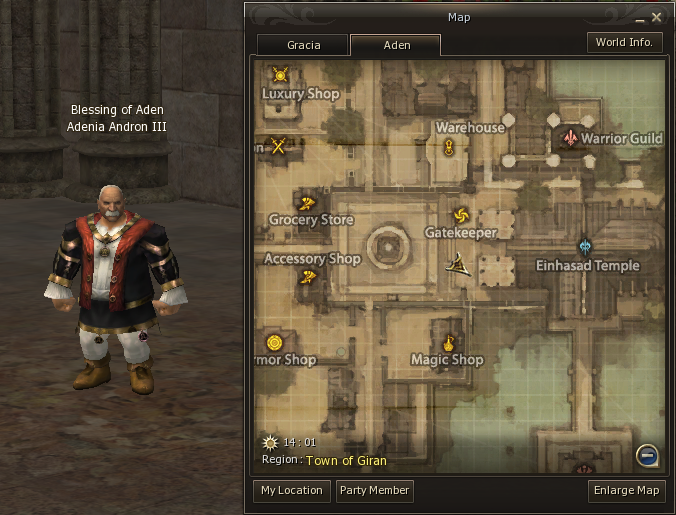The width and height of the screenshot is (676, 515).
Task: Minimize the Map window
Action: (x=640, y=18)
